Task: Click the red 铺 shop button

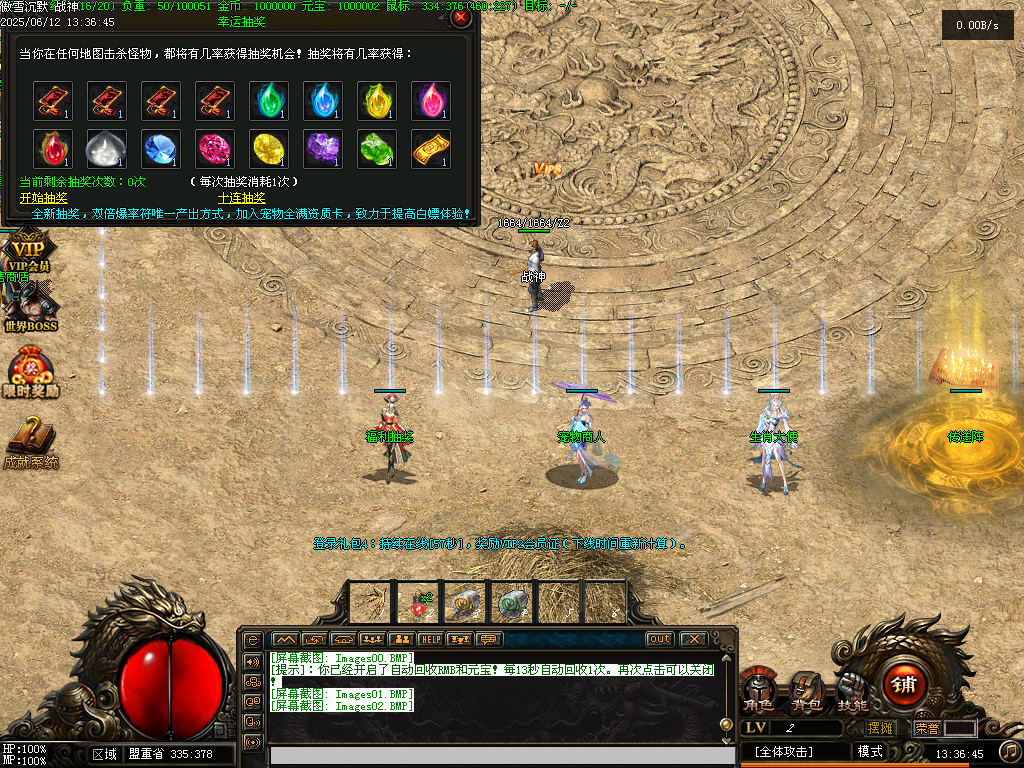Action: [904, 685]
